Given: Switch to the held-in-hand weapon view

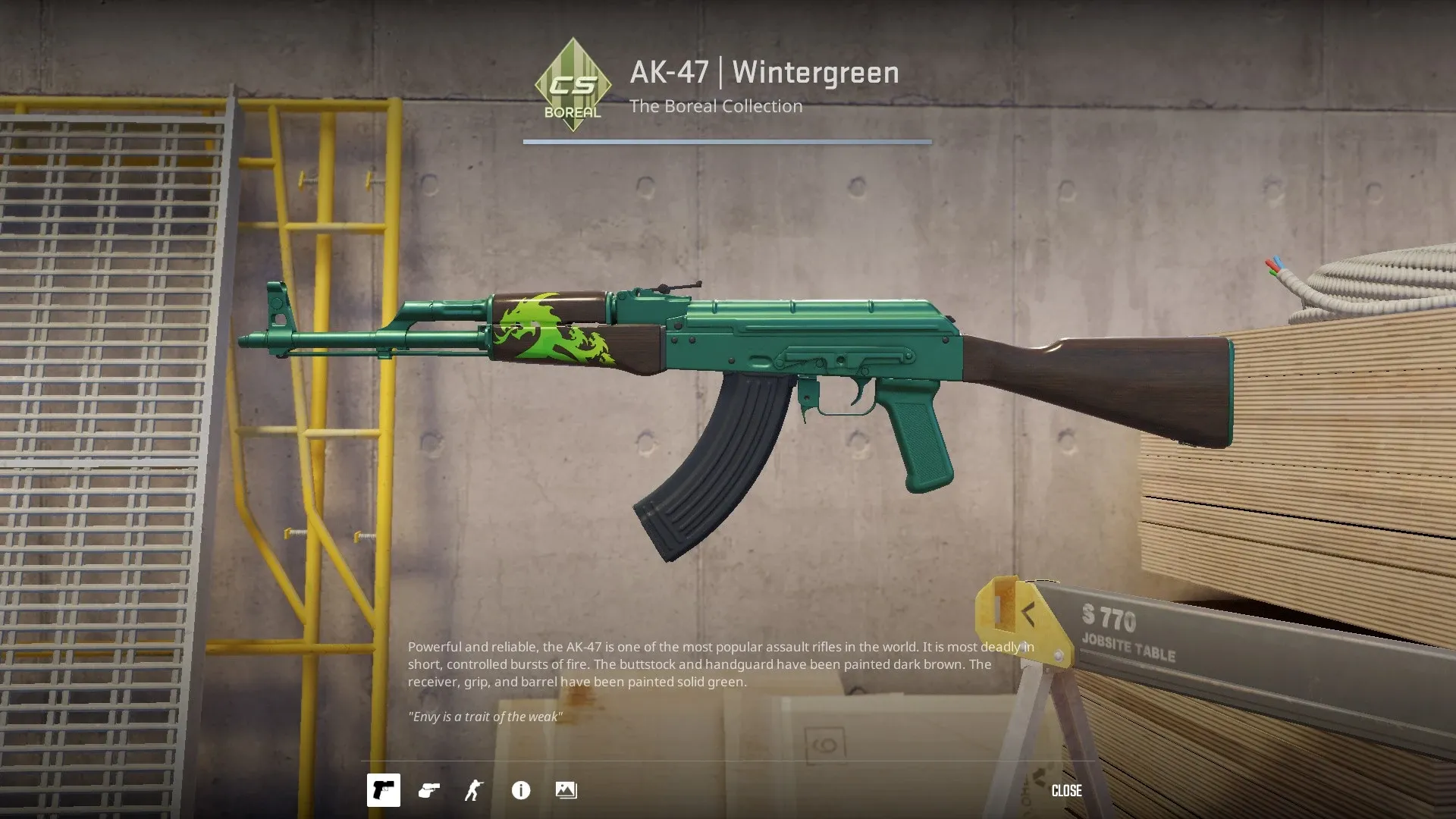Looking at the screenshot, I should pos(429,790).
